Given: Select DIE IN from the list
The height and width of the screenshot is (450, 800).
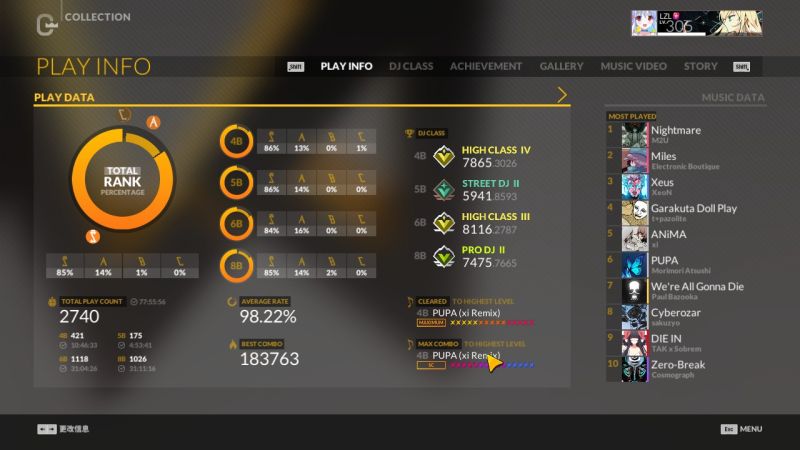Looking at the screenshot, I should [x=686, y=343].
